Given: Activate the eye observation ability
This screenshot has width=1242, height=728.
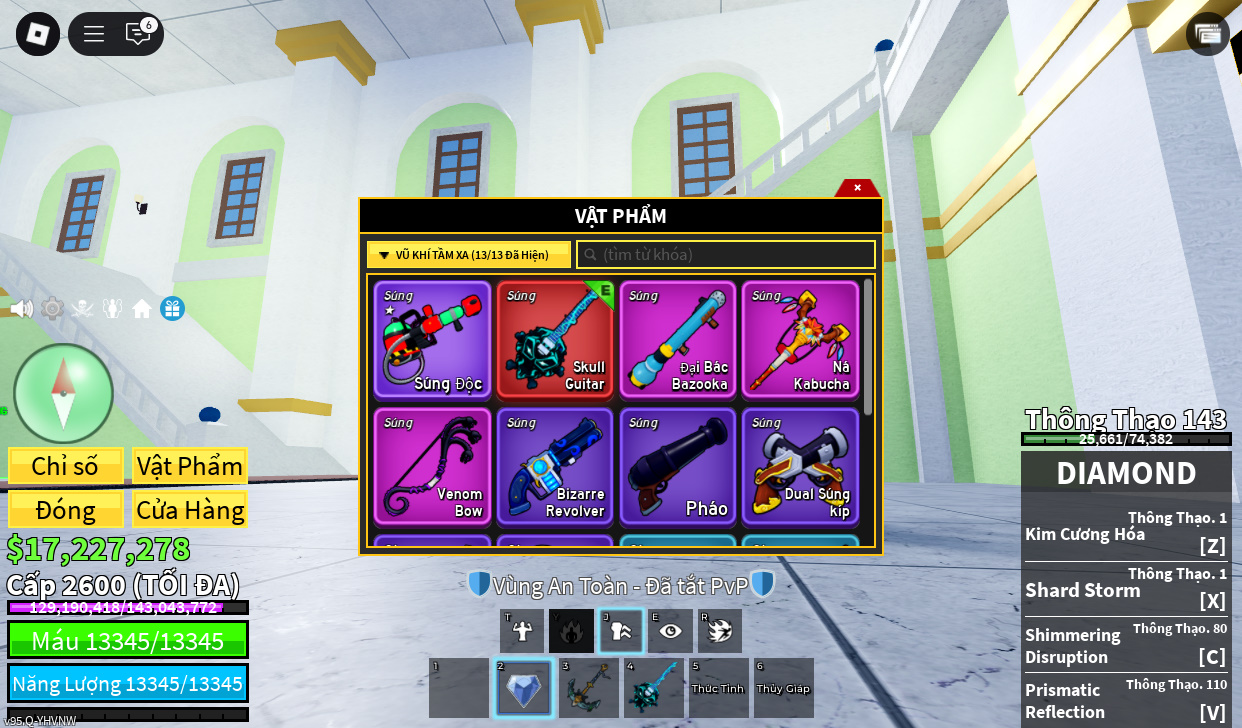Looking at the screenshot, I should coord(670,631).
